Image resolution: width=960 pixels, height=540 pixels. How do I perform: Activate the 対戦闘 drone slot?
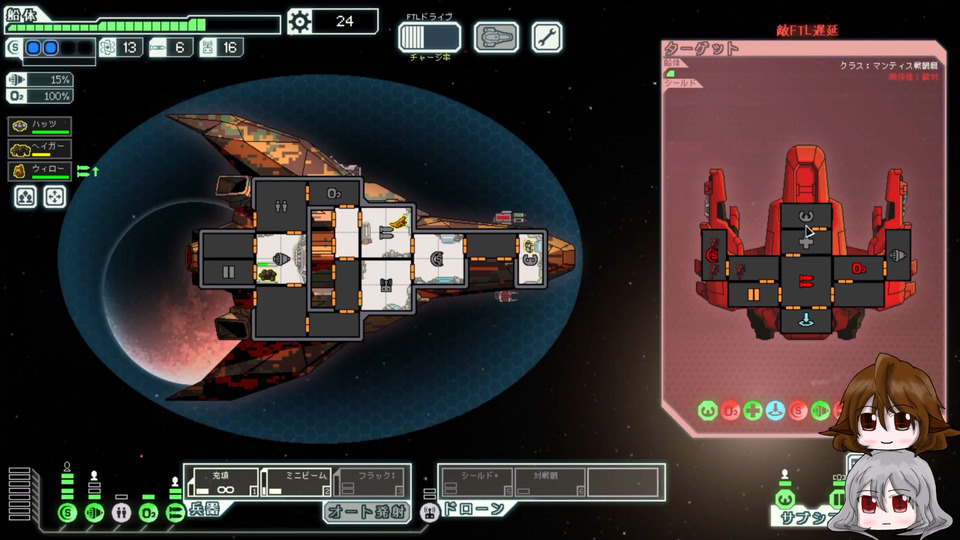pyautogui.click(x=549, y=482)
